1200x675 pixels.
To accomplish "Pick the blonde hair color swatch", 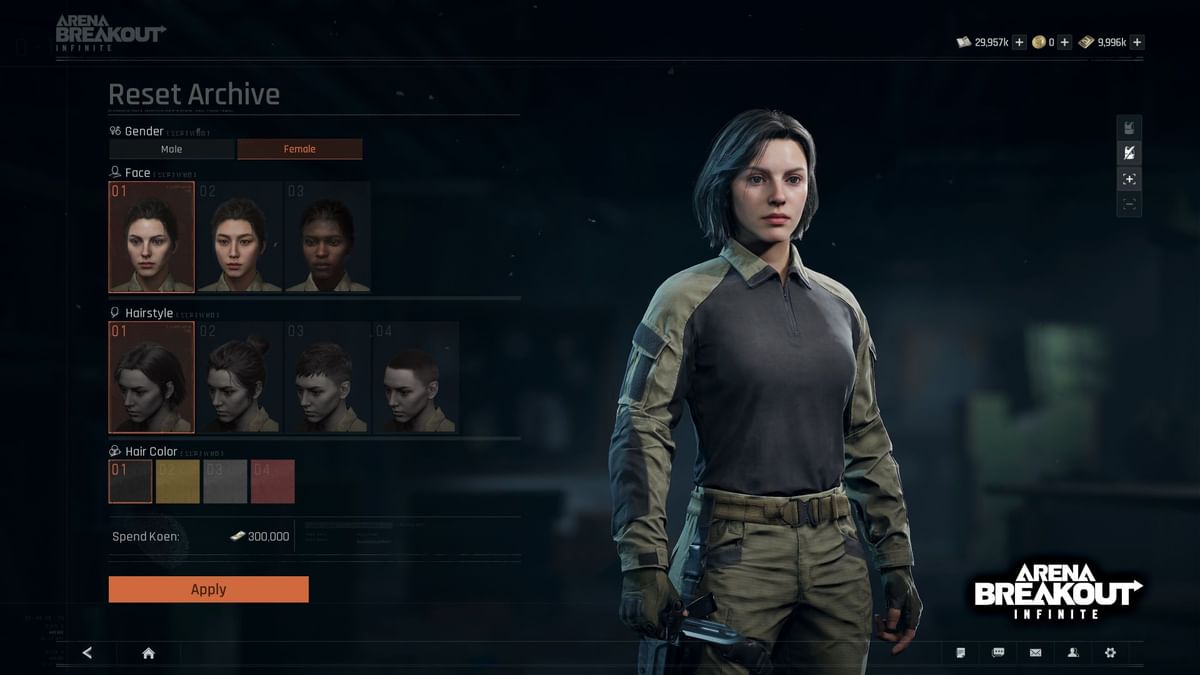I will coord(178,481).
